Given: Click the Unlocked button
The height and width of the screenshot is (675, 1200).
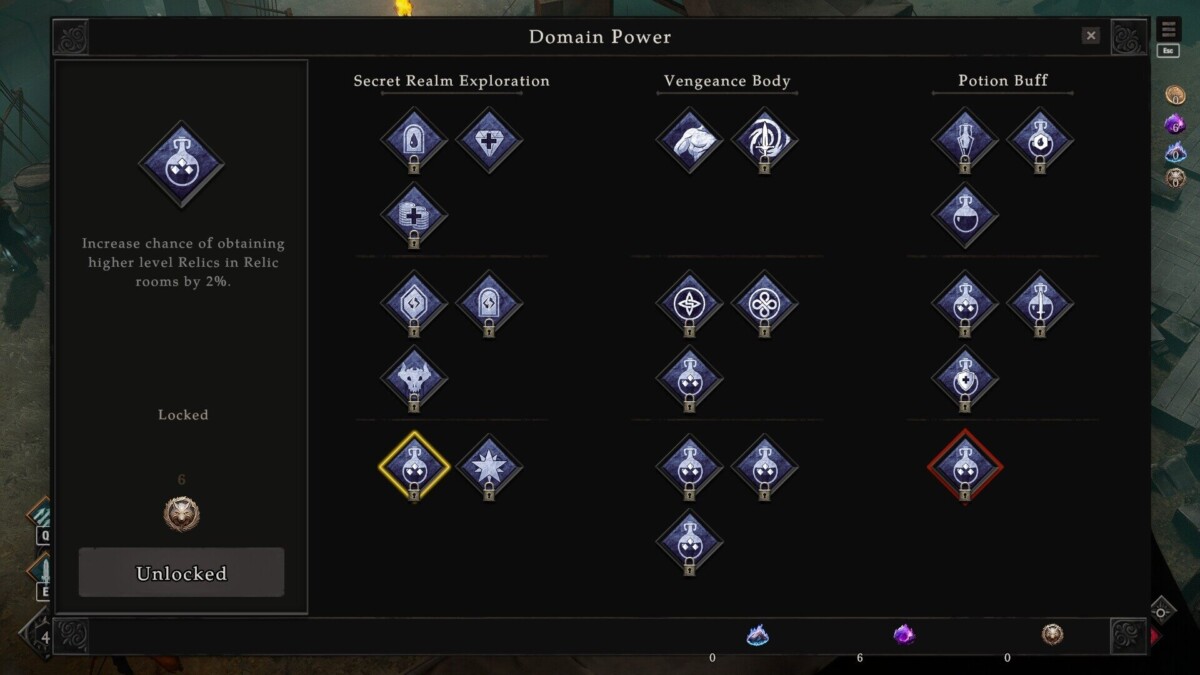Looking at the screenshot, I should (x=181, y=573).
